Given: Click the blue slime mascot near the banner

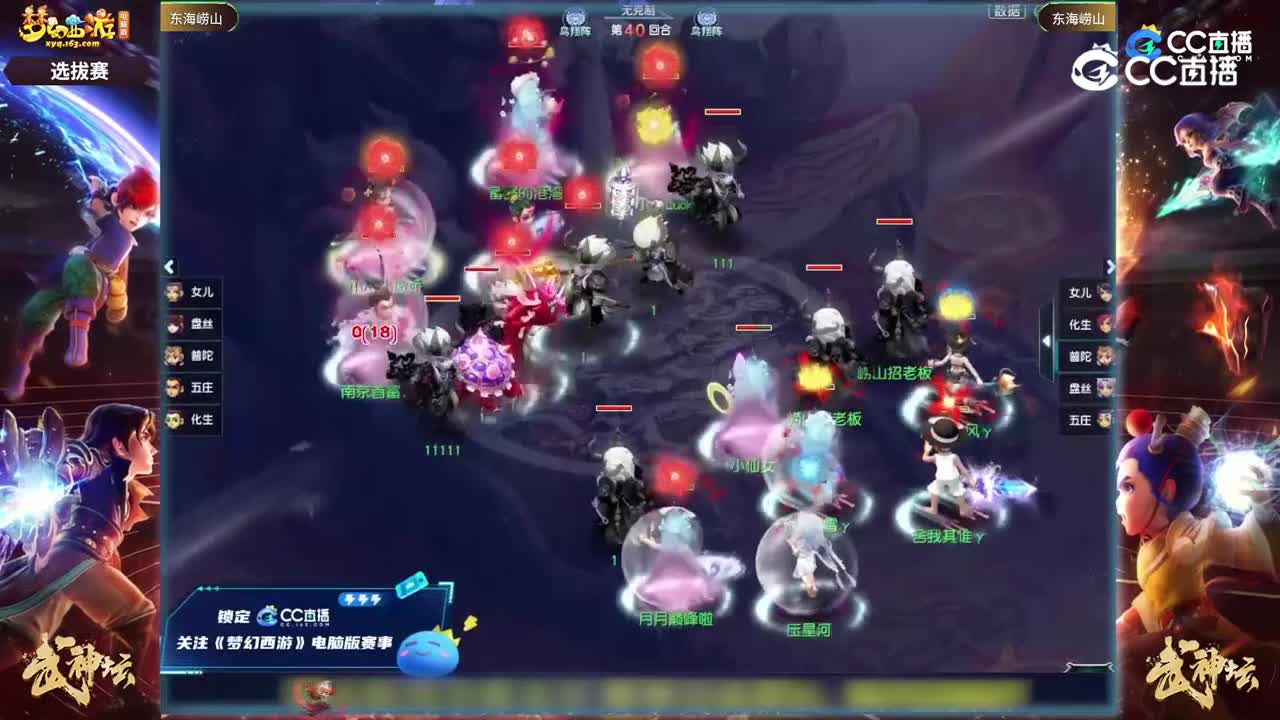Looking at the screenshot, I should 427,652.
